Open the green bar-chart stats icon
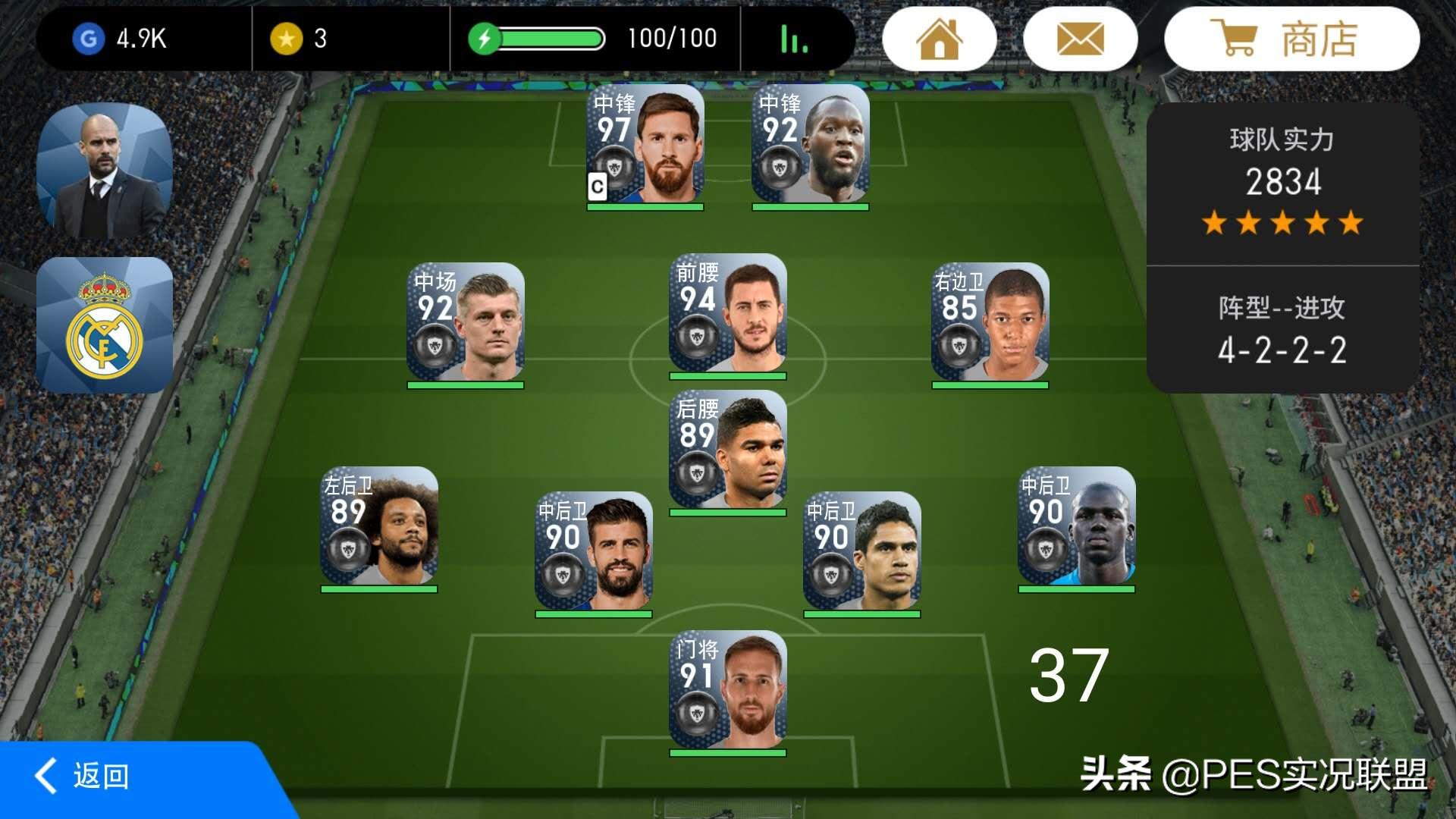This screenshot has width=1456, height=819. tap(794, 39)
